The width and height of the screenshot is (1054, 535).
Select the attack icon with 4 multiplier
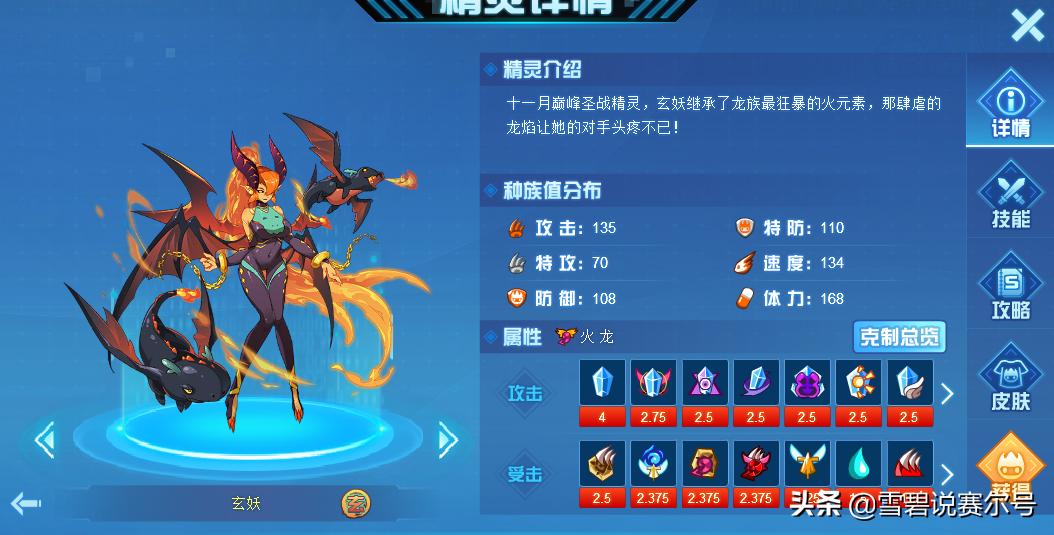click(x=602, y=384)
